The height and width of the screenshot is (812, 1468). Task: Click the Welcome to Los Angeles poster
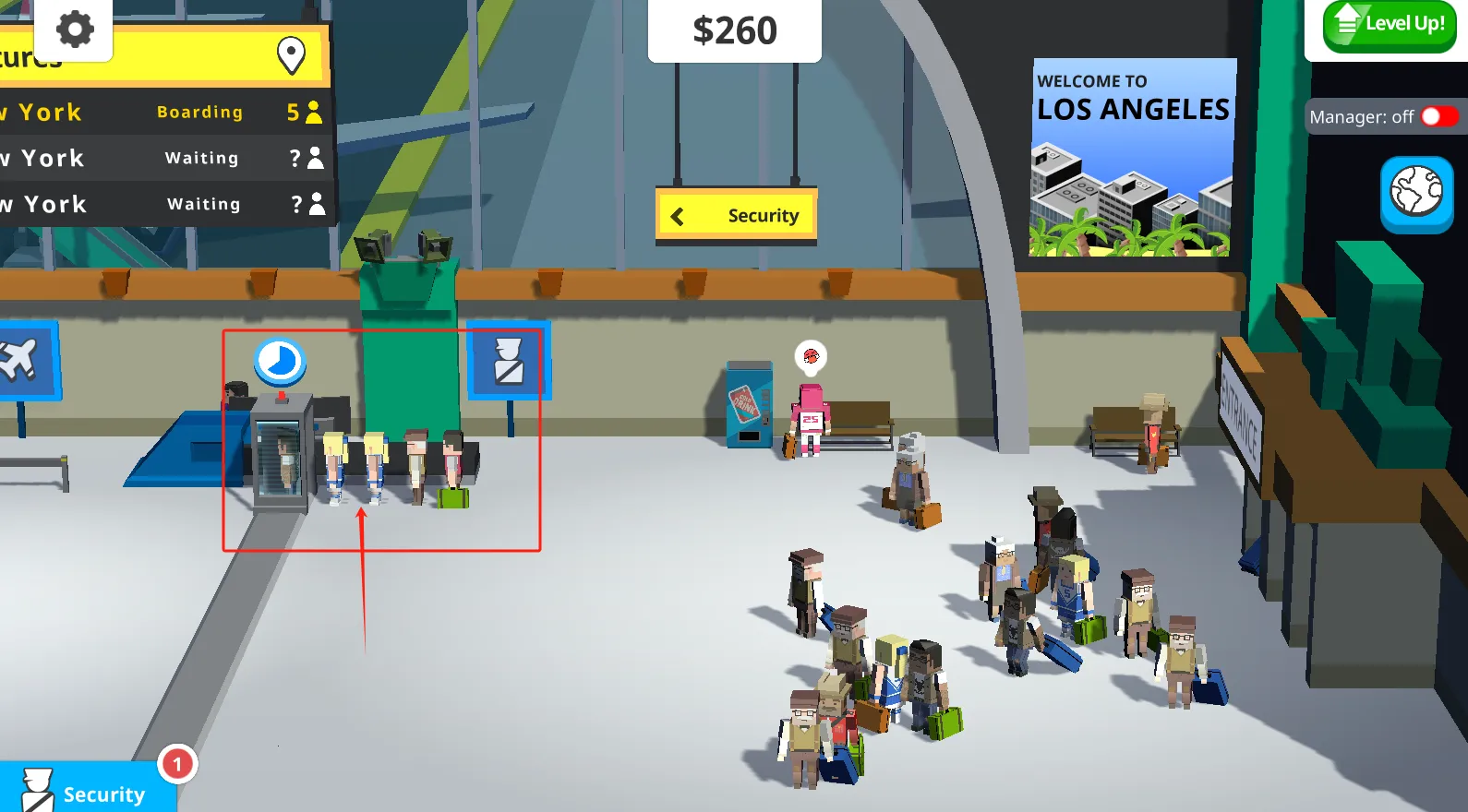[x=1134, y=155]
